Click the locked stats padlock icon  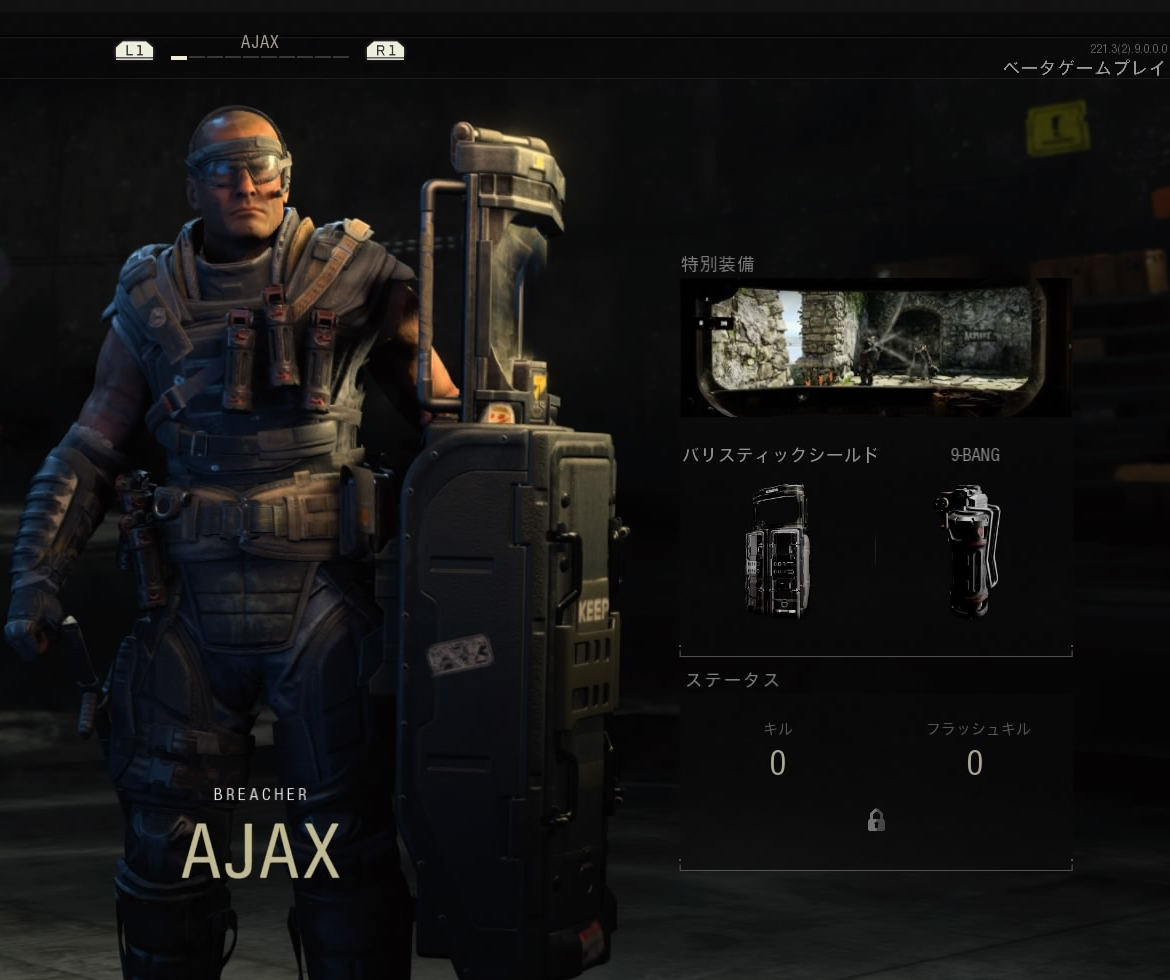(x=876, y=821)
